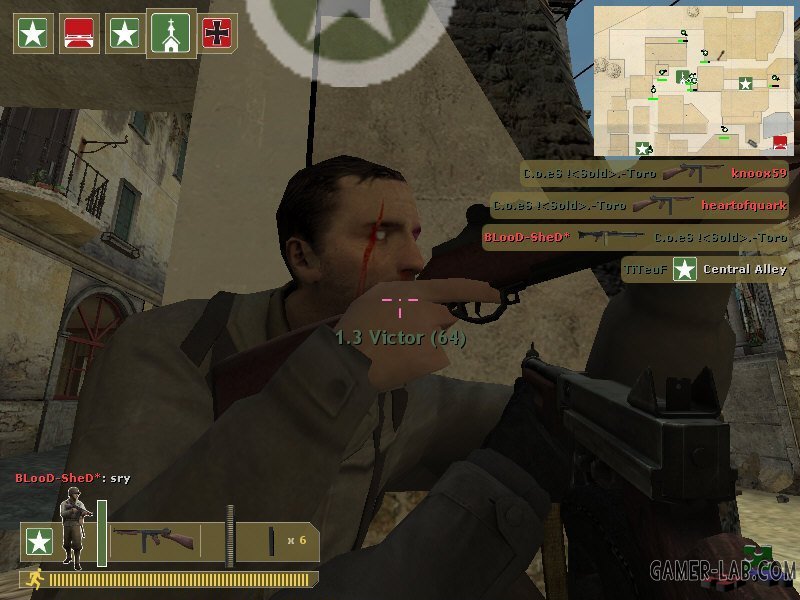This screenshot has width=800, height=600.
Task: Select the heartofquark kill feed row
Action: click(640, 206)
